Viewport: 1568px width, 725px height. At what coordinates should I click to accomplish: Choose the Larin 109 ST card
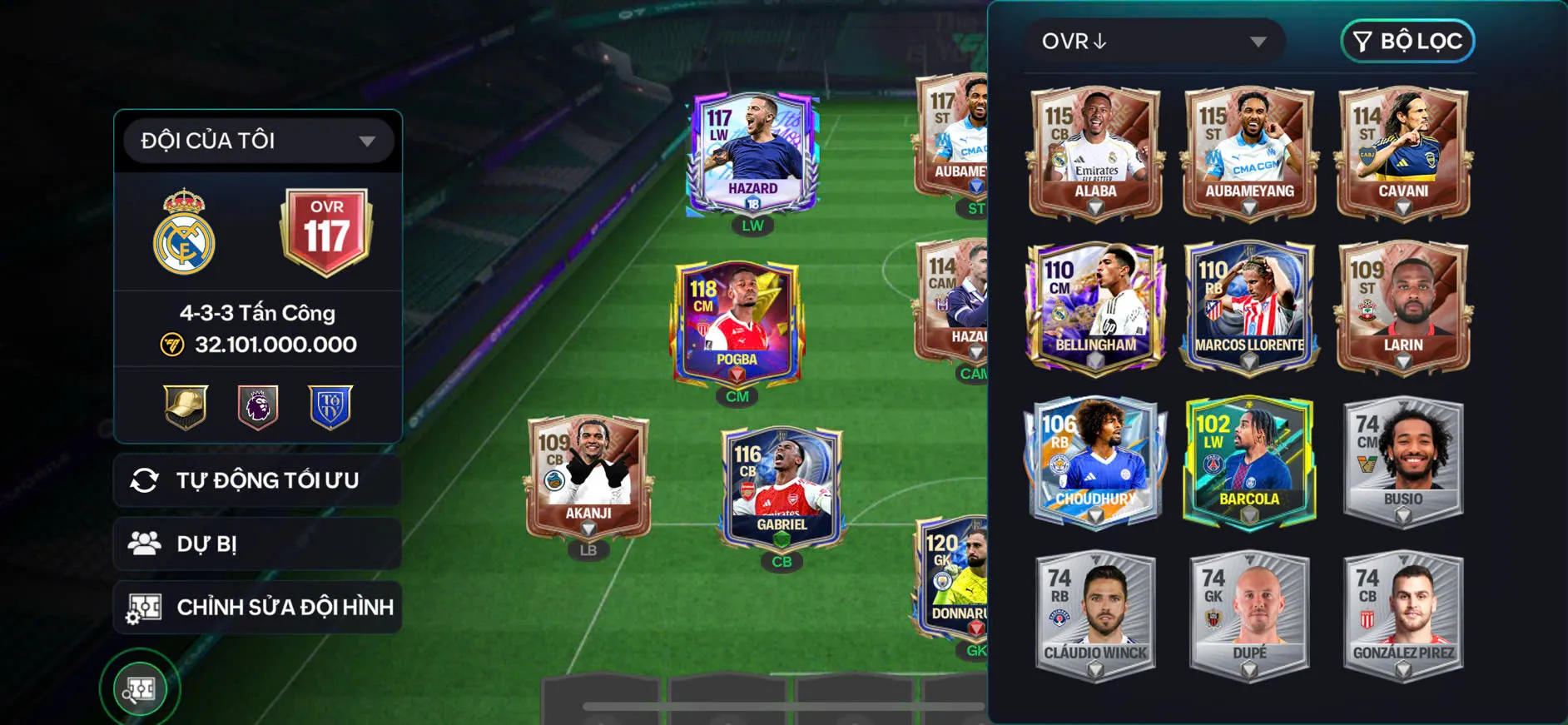tap(1403, 306)
